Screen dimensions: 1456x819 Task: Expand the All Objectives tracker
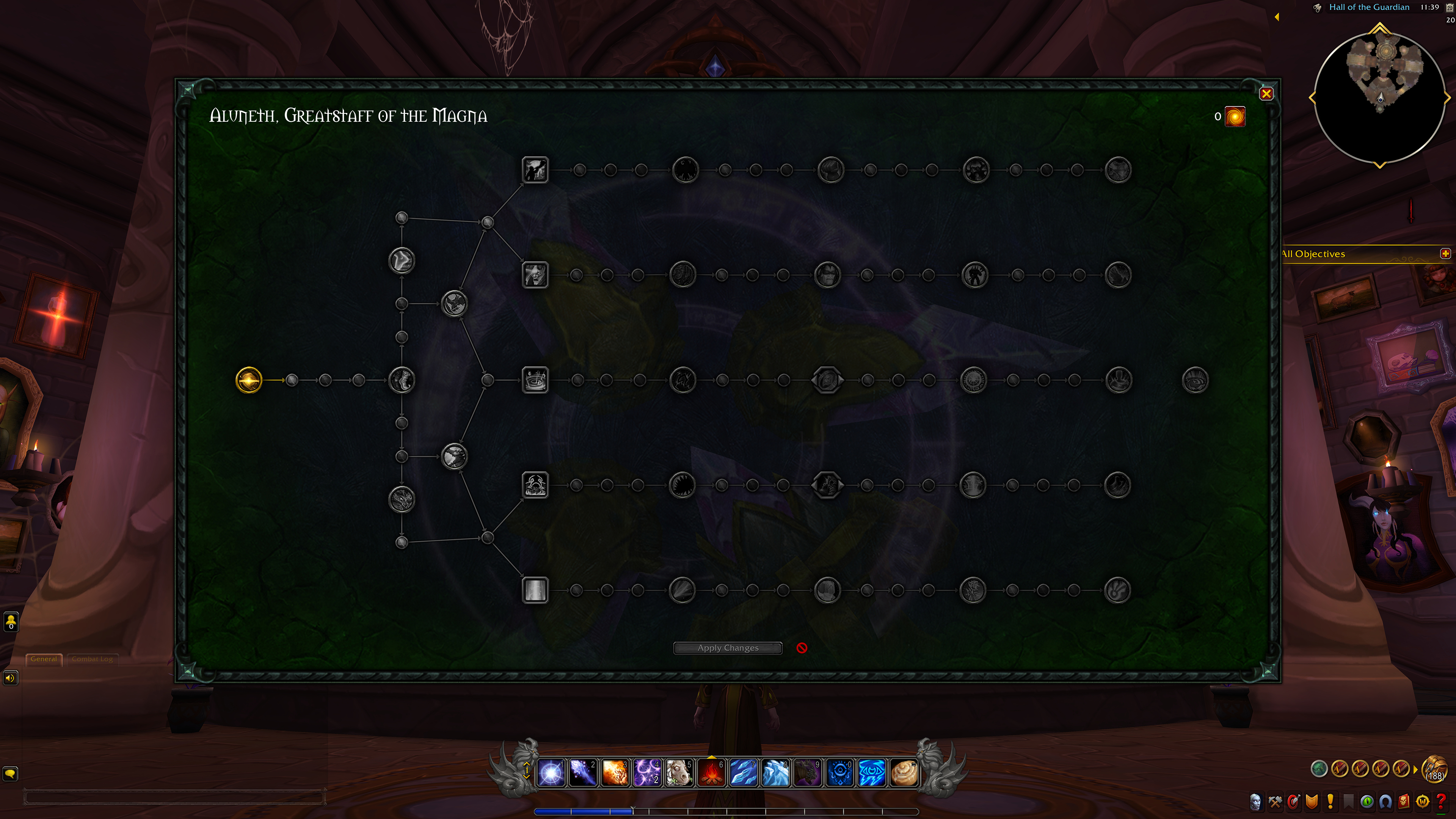pos(1445,254)
